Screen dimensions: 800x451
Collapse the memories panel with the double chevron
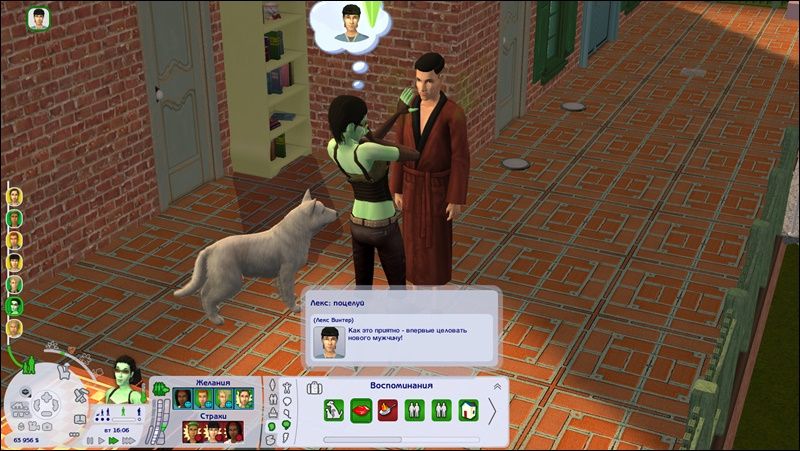point(497,386)
